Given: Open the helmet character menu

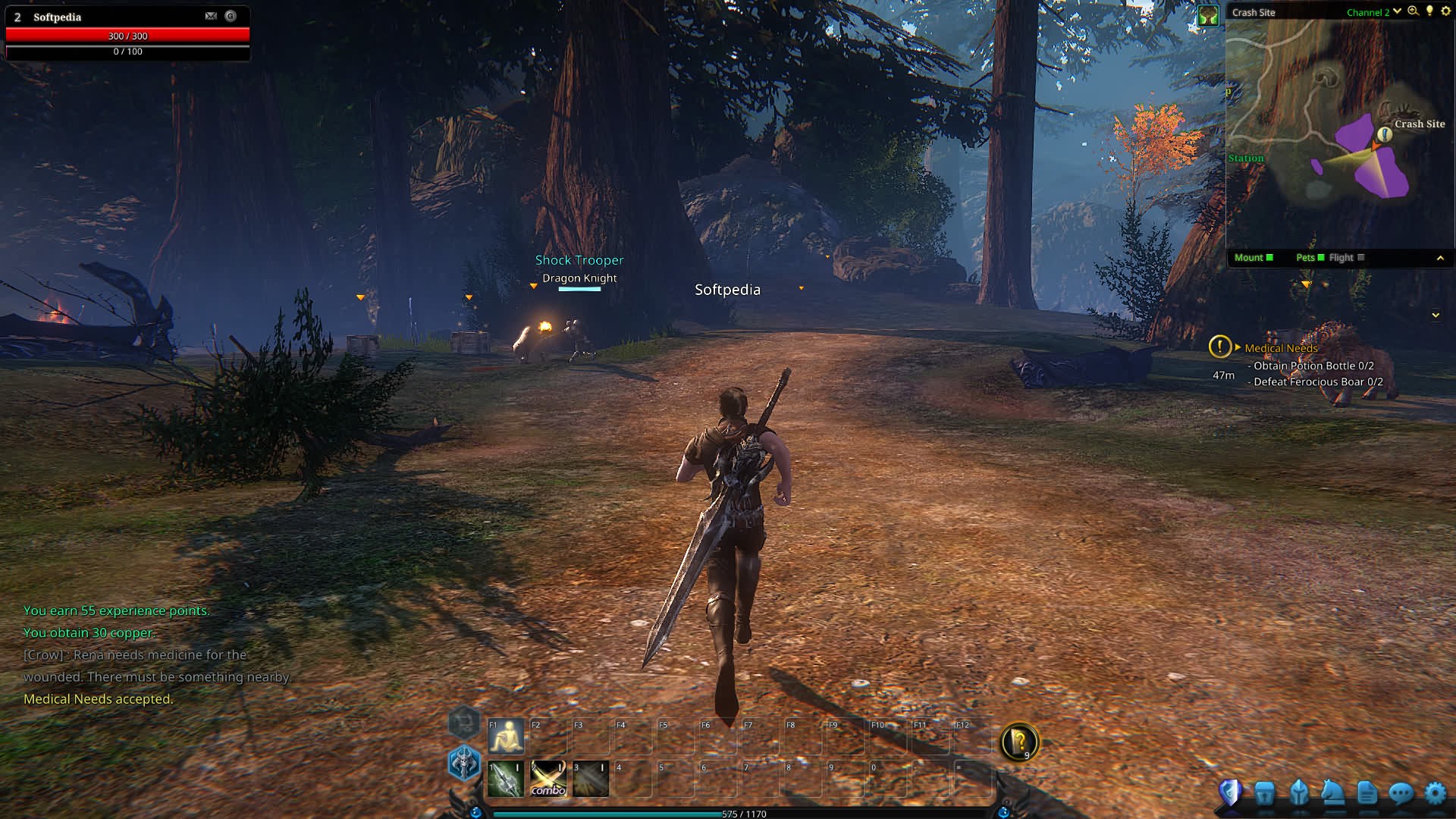Looking at the screenshot, I should (1298, 793).
